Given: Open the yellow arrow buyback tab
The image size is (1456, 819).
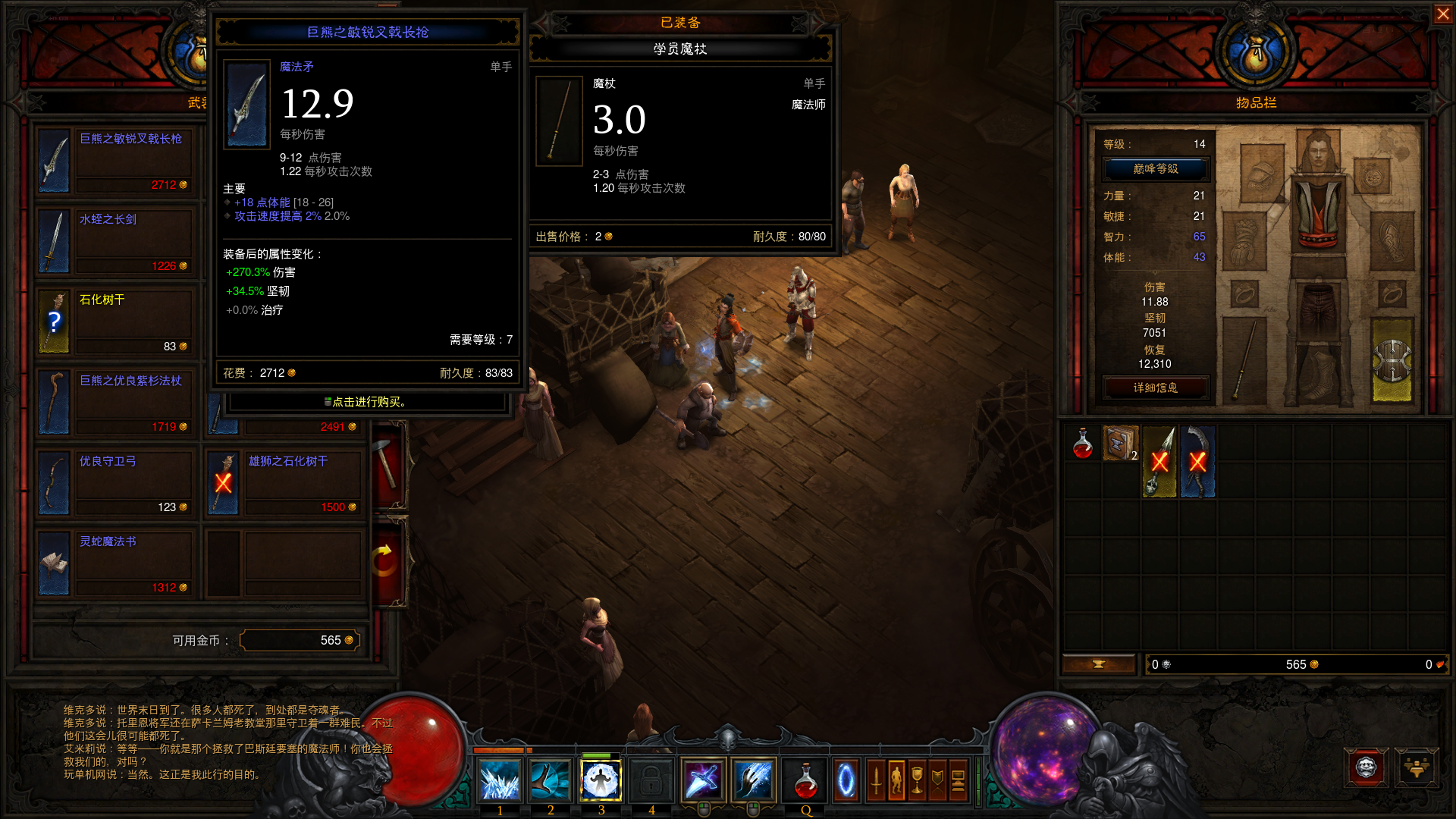Looking at the screenshot, I should [x=386, y=561].
